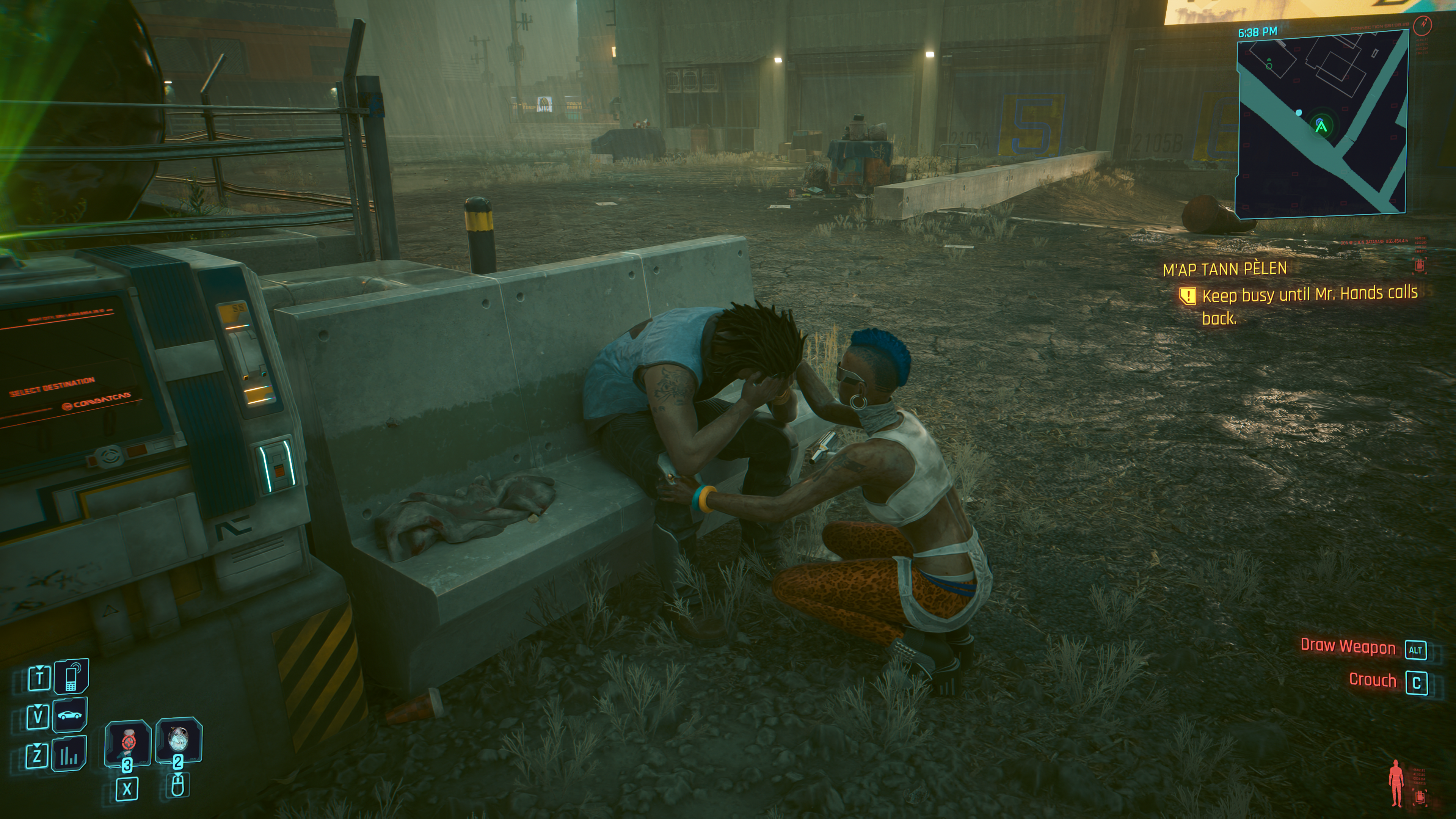Use the health inhaler quick slot
This screenshot has height=819, width=1456.
coord(128,742)
